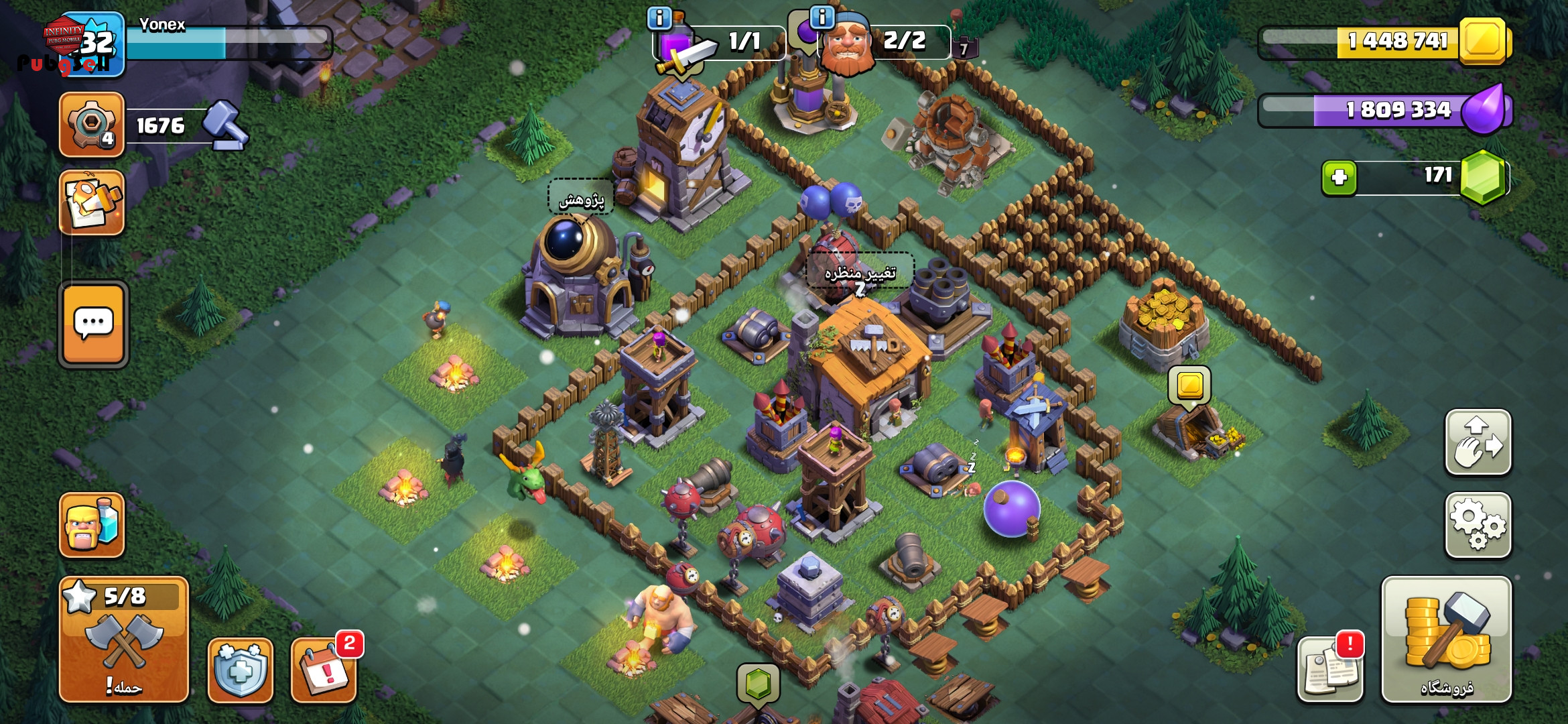Open the news scroll with exclamation badge
1568x724 pixels.
click(x=1330, y=670)
